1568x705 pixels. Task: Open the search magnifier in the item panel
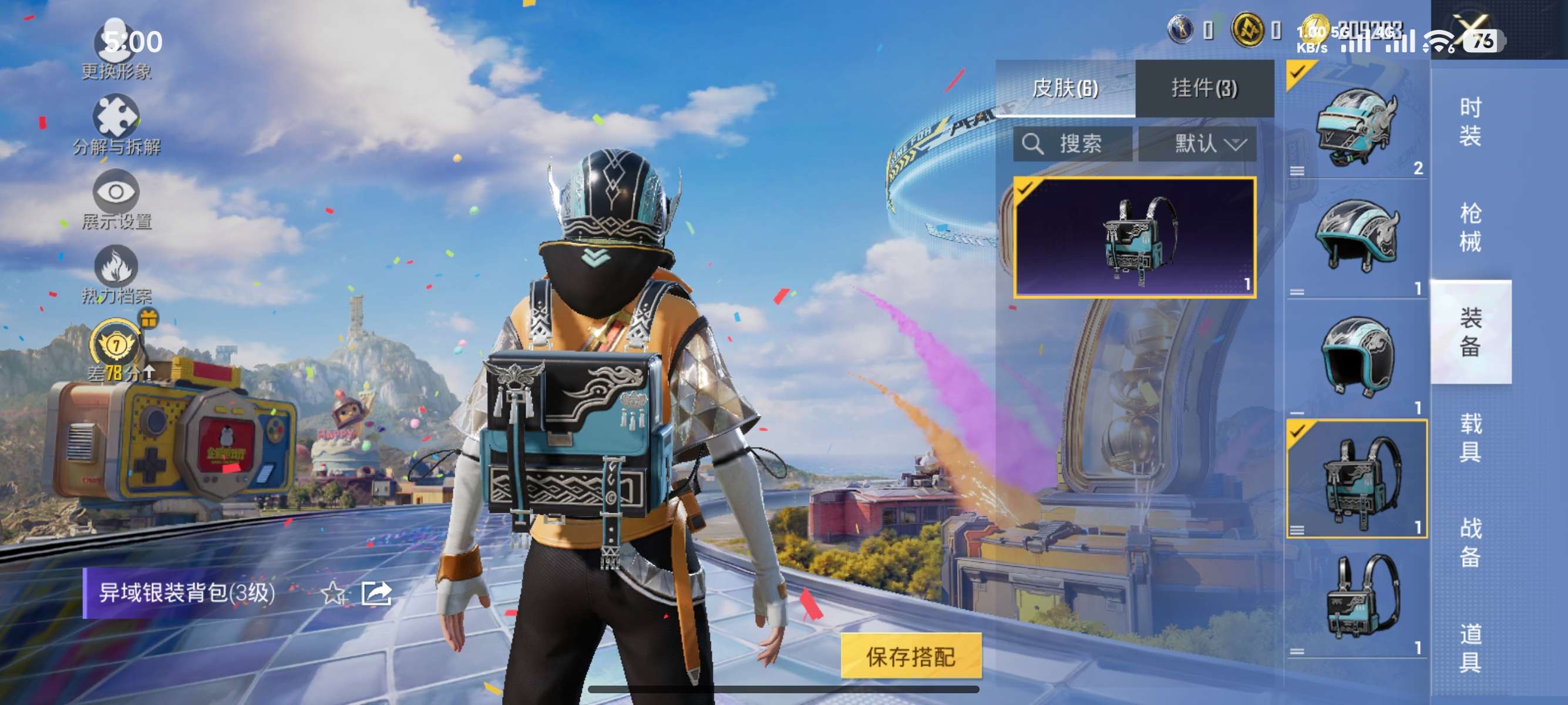pyautogui.click(x=1035, y=144)
